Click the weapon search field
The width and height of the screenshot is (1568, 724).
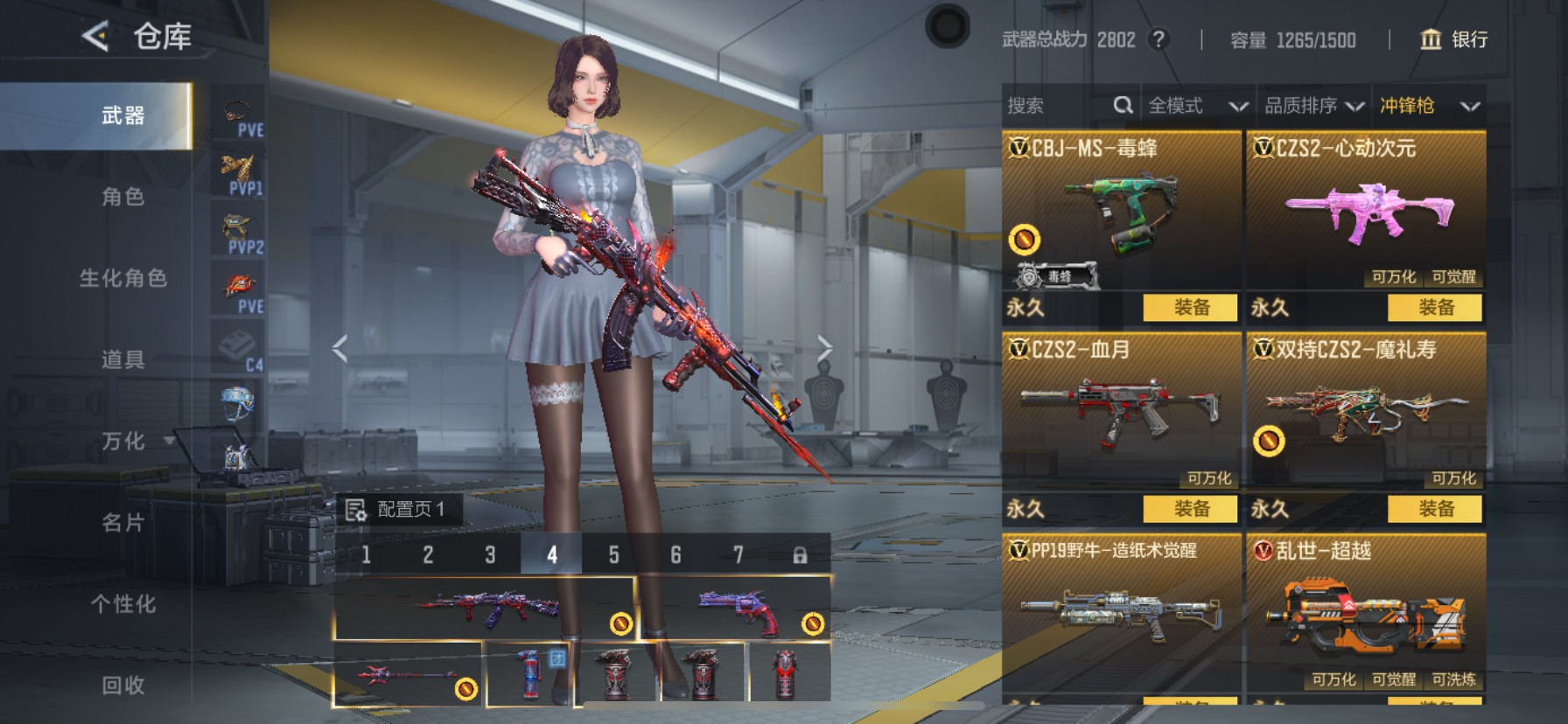click(x=1059, y=106)
